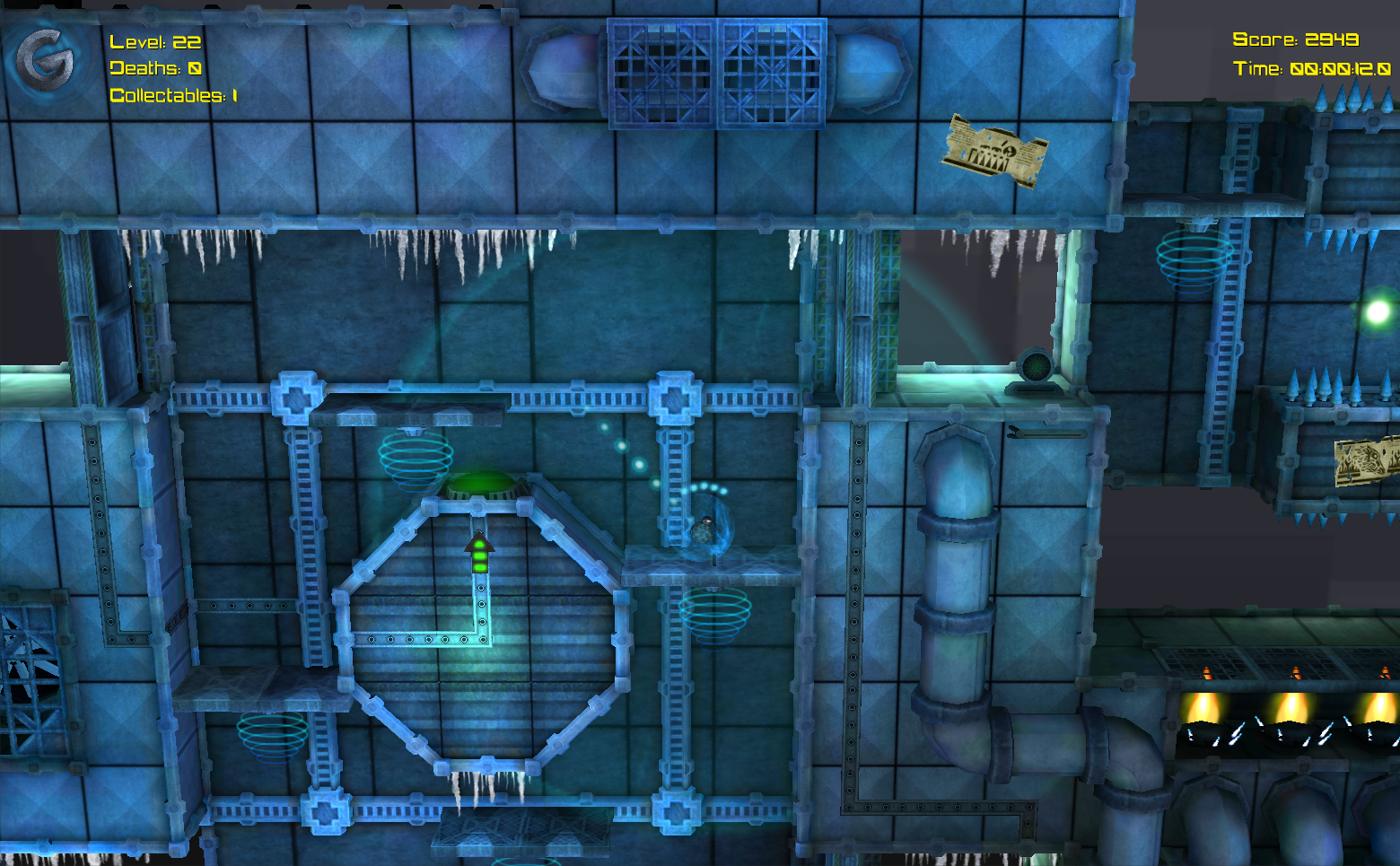
Task: Select the glowing green orb on the right
Action: pos(1378,312)
